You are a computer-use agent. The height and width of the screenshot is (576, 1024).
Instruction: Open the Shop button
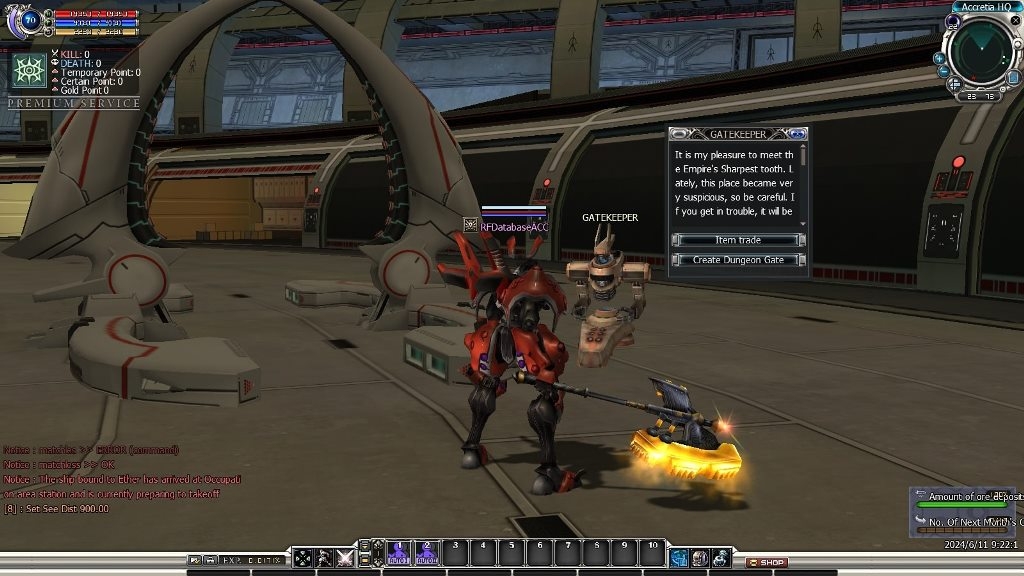coord(767,562)
